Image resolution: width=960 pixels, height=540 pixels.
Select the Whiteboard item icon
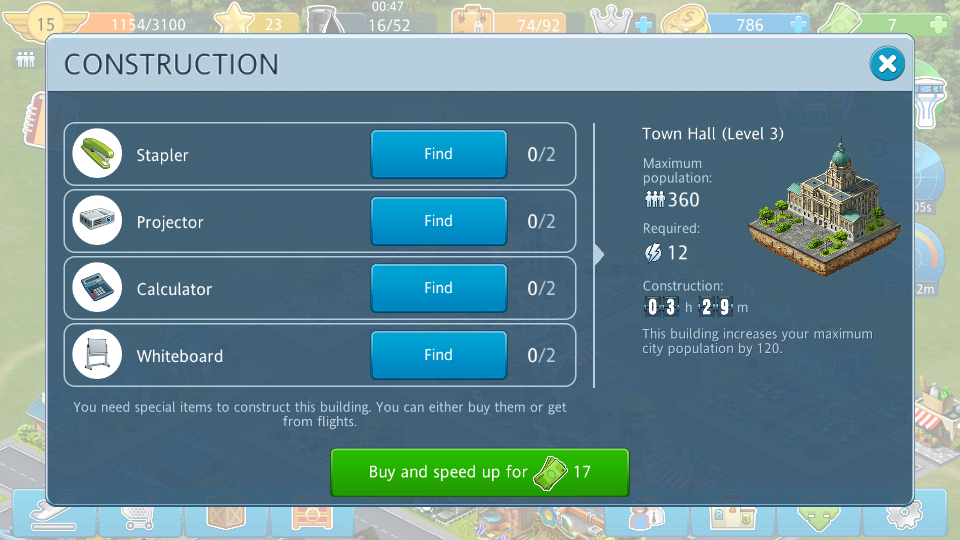97,356
